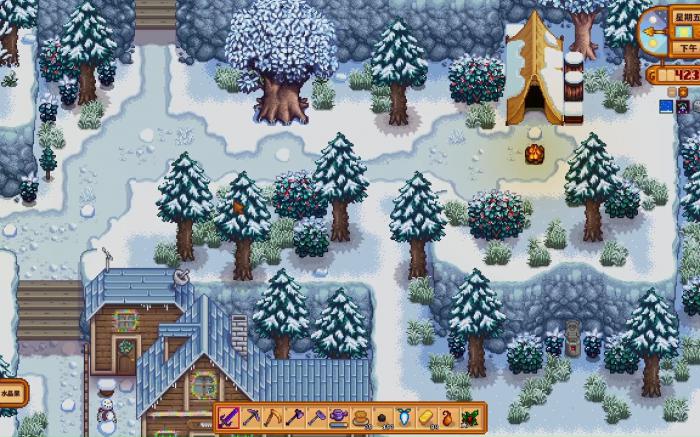Select the purple sword in the hotbar

tap(229, 416)
